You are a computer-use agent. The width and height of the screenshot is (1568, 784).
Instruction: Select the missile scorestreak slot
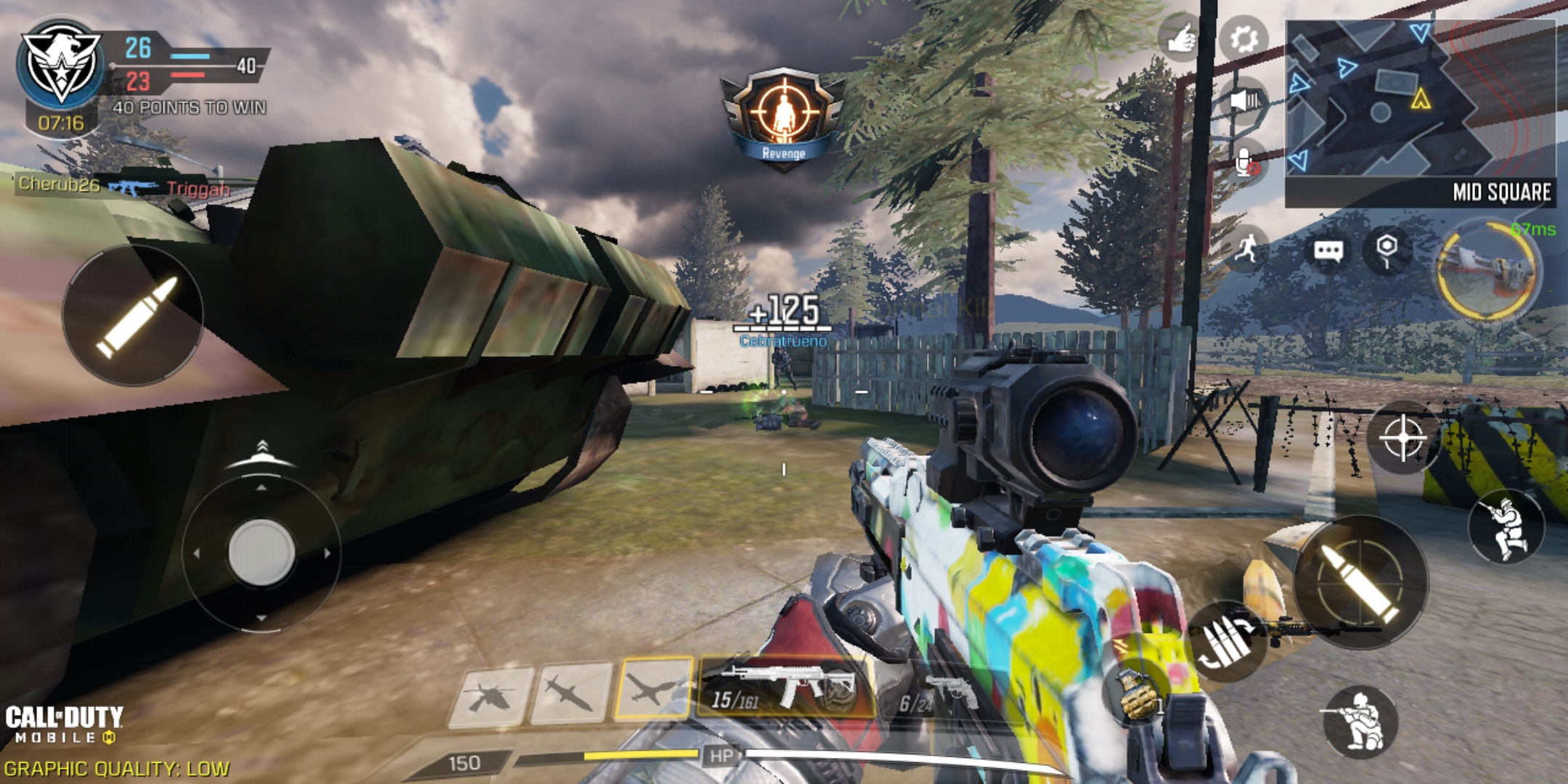(x=571, y=693)
